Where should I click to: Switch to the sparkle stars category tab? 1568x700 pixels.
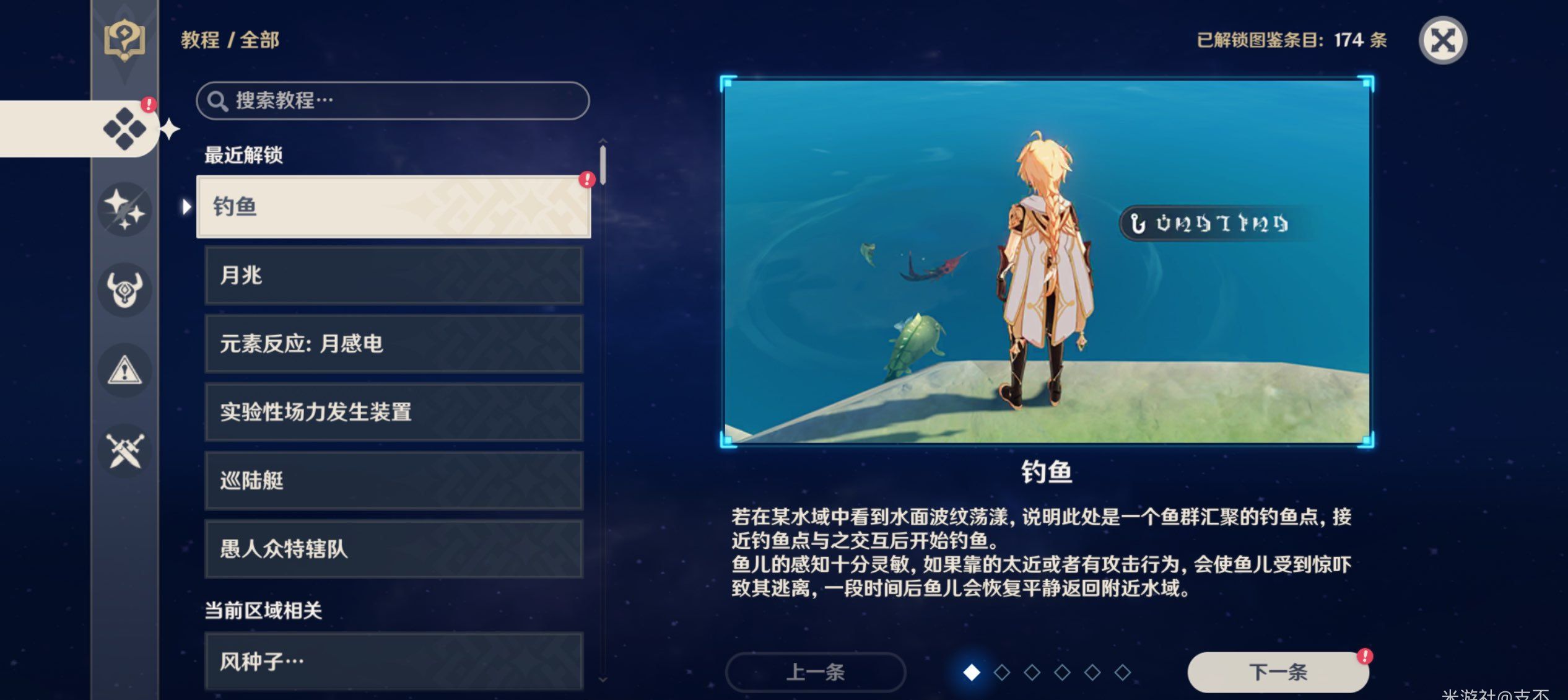pyautogui.click(x=124, y=209)
